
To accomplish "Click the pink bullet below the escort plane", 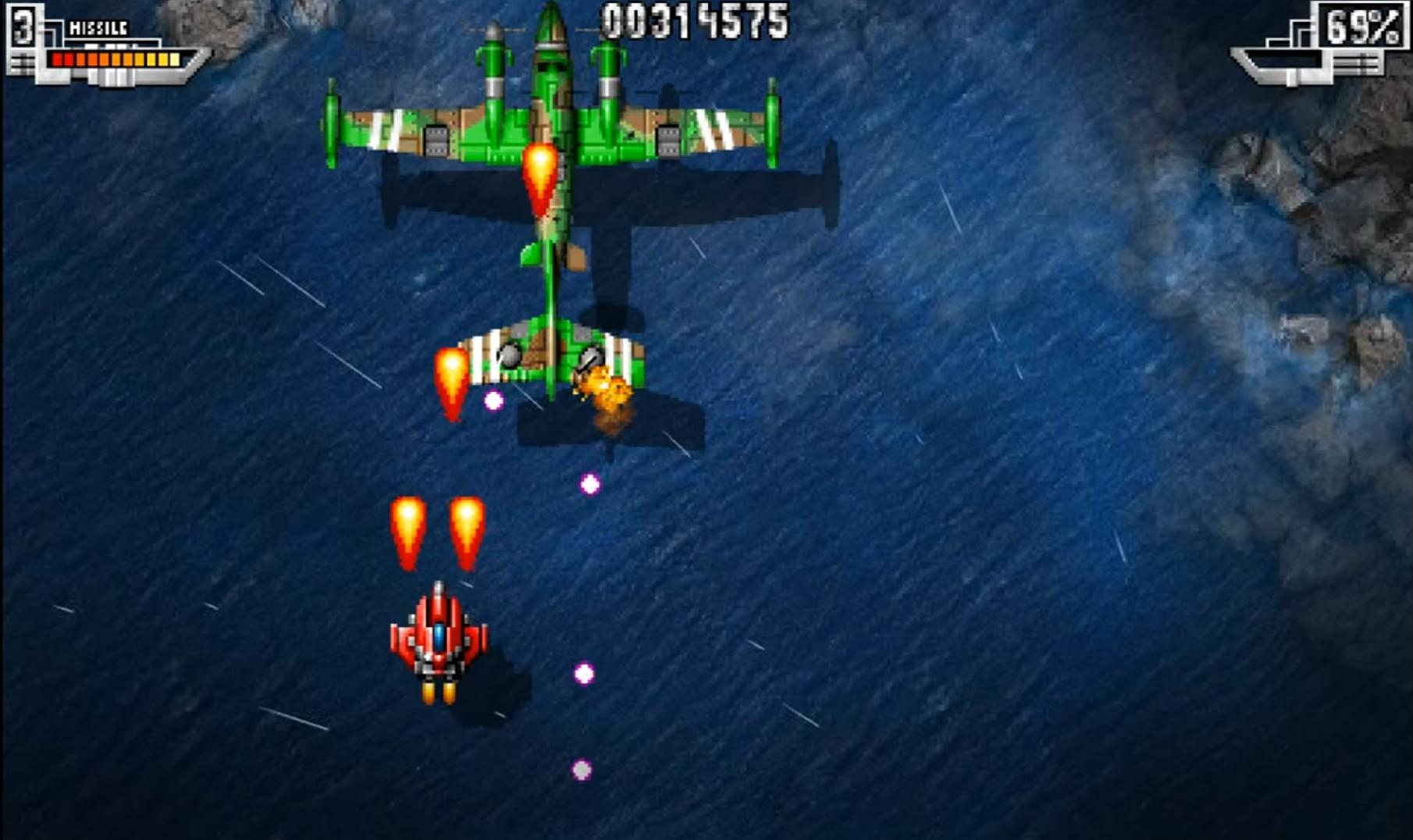I will coord(589,483).
